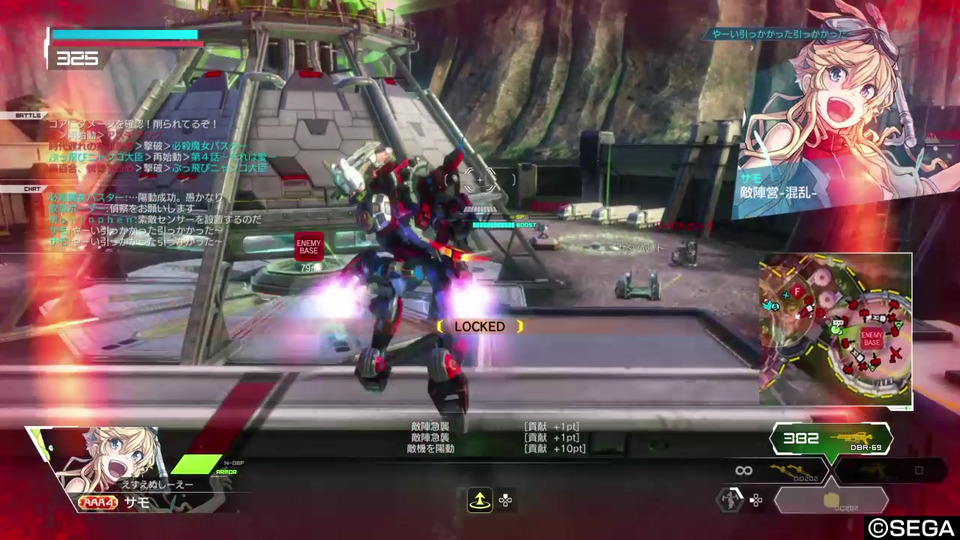
Task: Select the bottom grenade weapon slot
Action: (832, 500)
